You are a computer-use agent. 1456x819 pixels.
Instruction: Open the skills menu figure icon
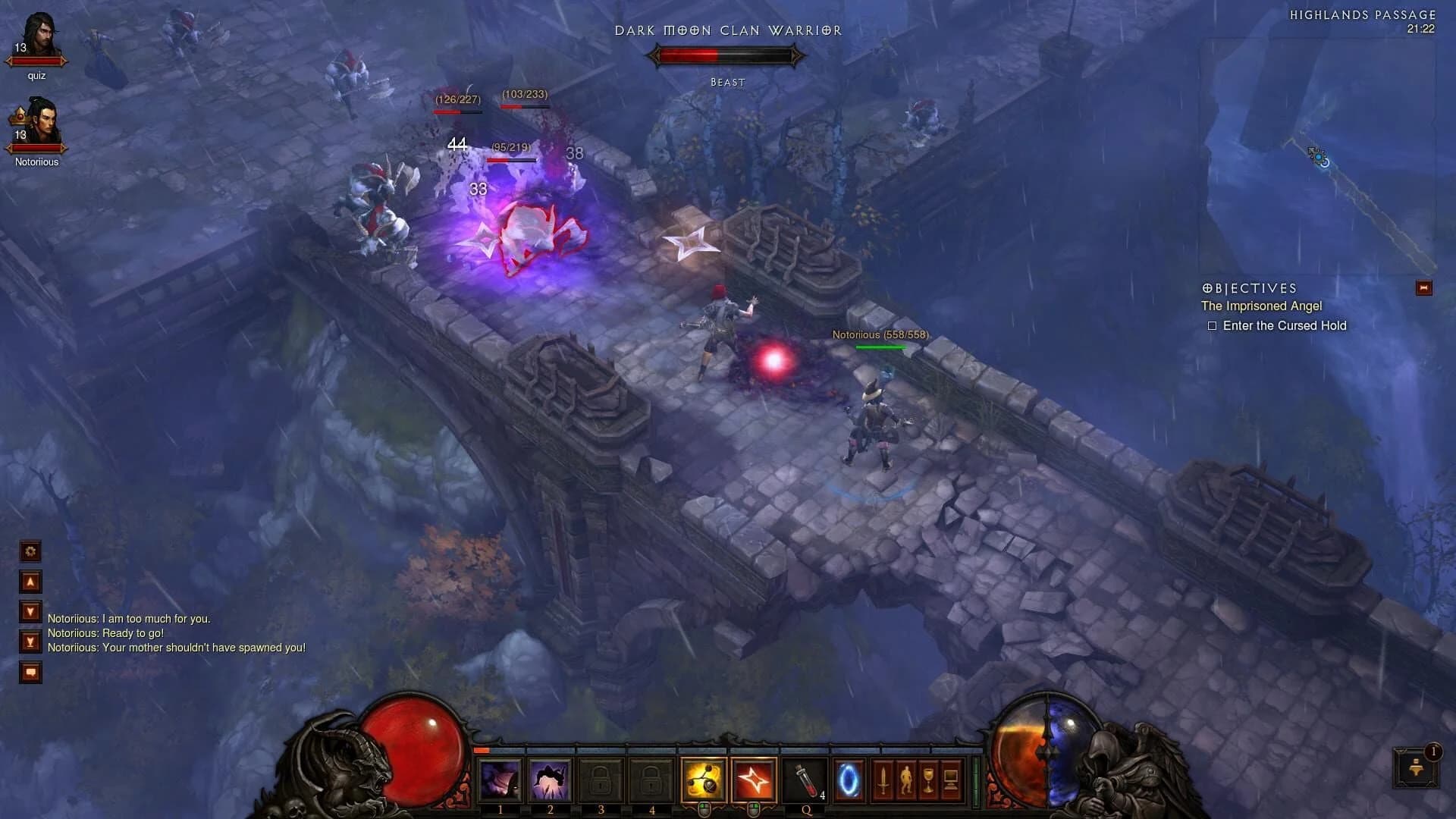coord(906,781)
